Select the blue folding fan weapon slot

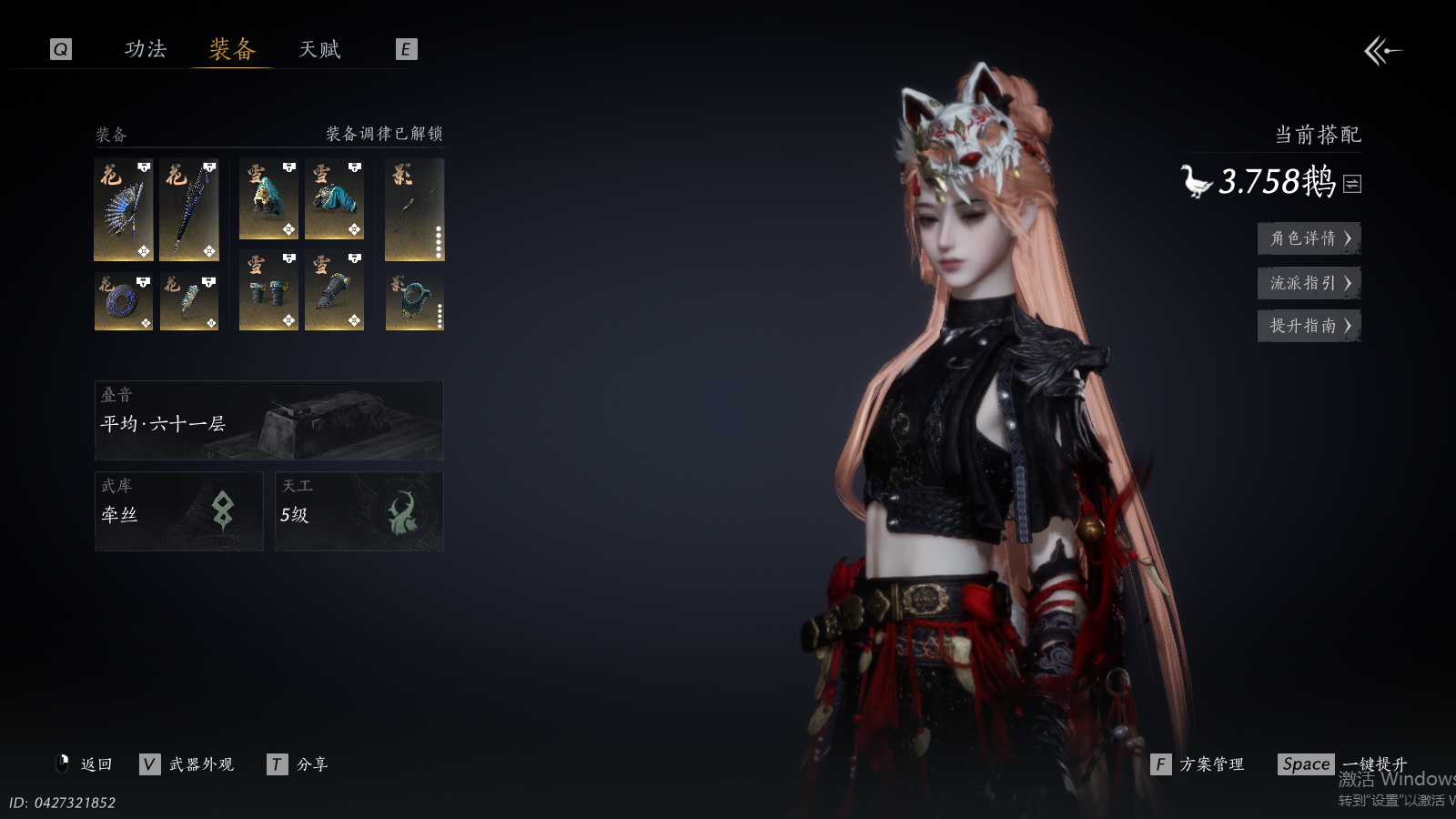pos(124,209)
